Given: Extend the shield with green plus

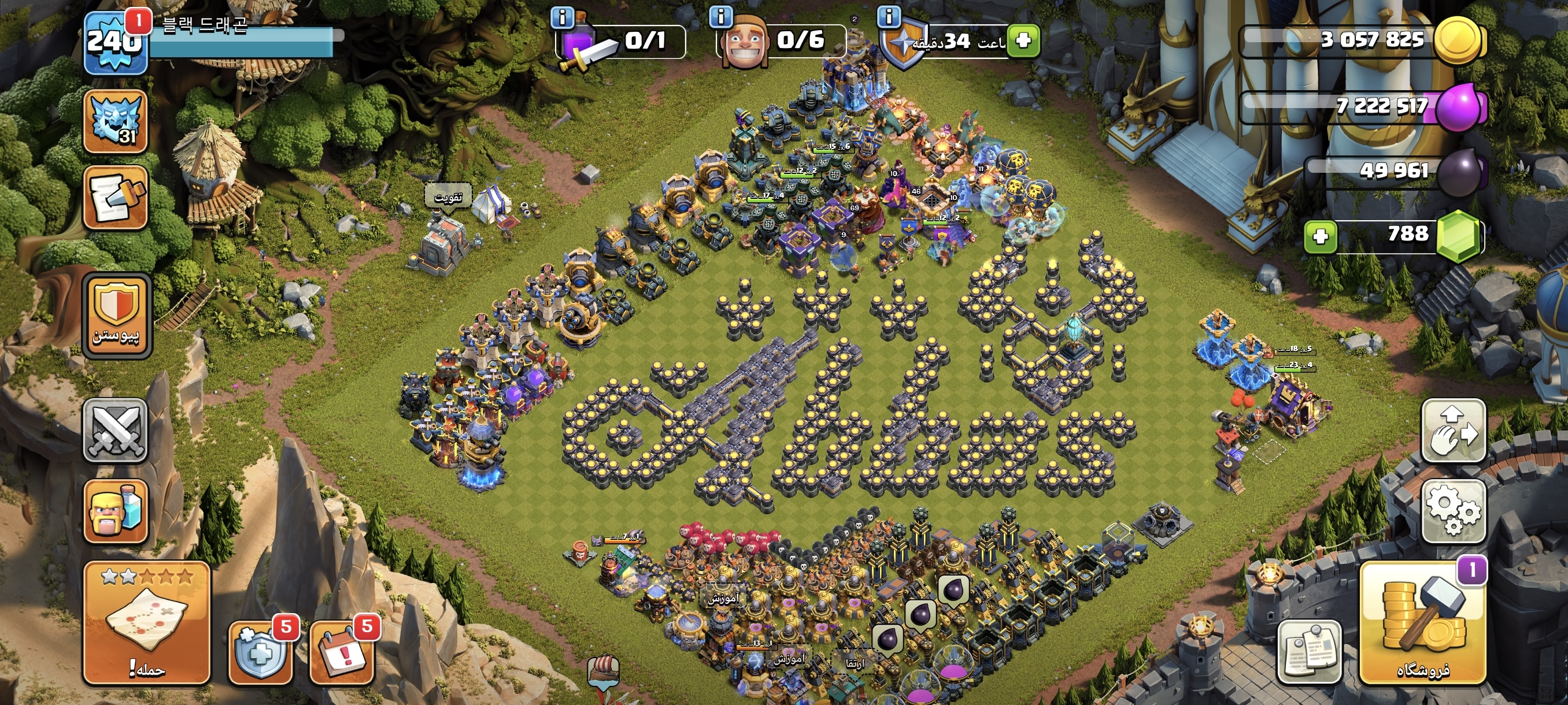Looking at the screenshot, I should pos(1023,41).
